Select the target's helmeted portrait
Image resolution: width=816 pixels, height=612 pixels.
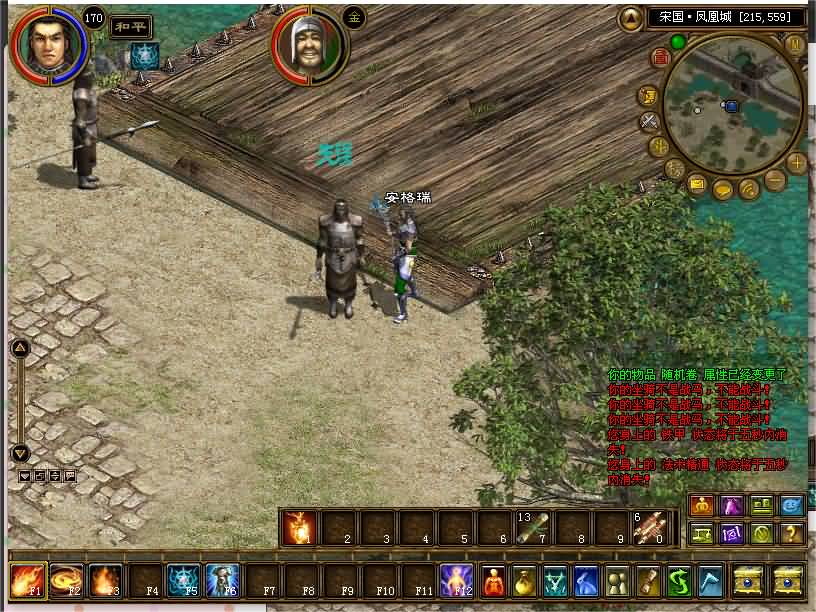(308, 45)
